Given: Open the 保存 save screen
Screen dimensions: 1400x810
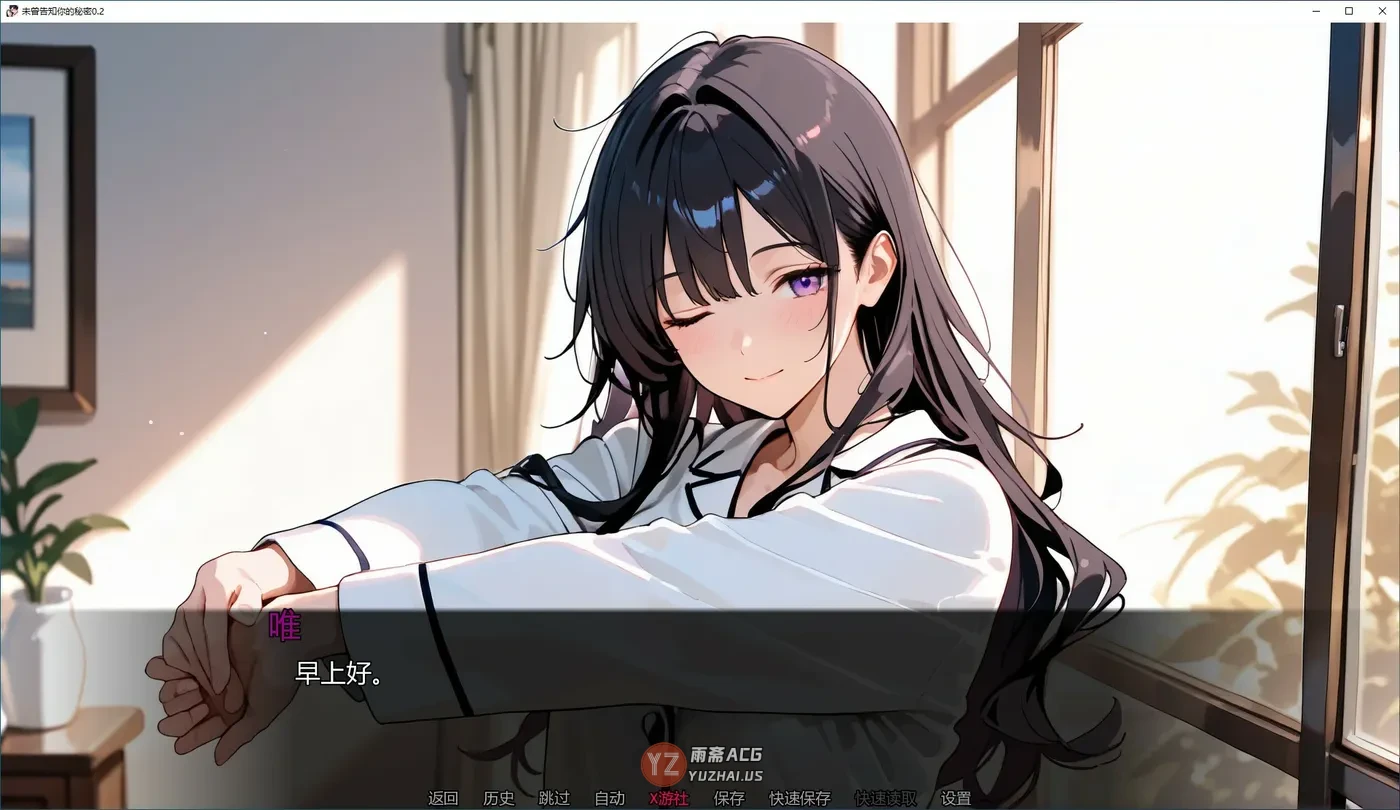Looking at the screenshot, I should click(x=728, y=798).
